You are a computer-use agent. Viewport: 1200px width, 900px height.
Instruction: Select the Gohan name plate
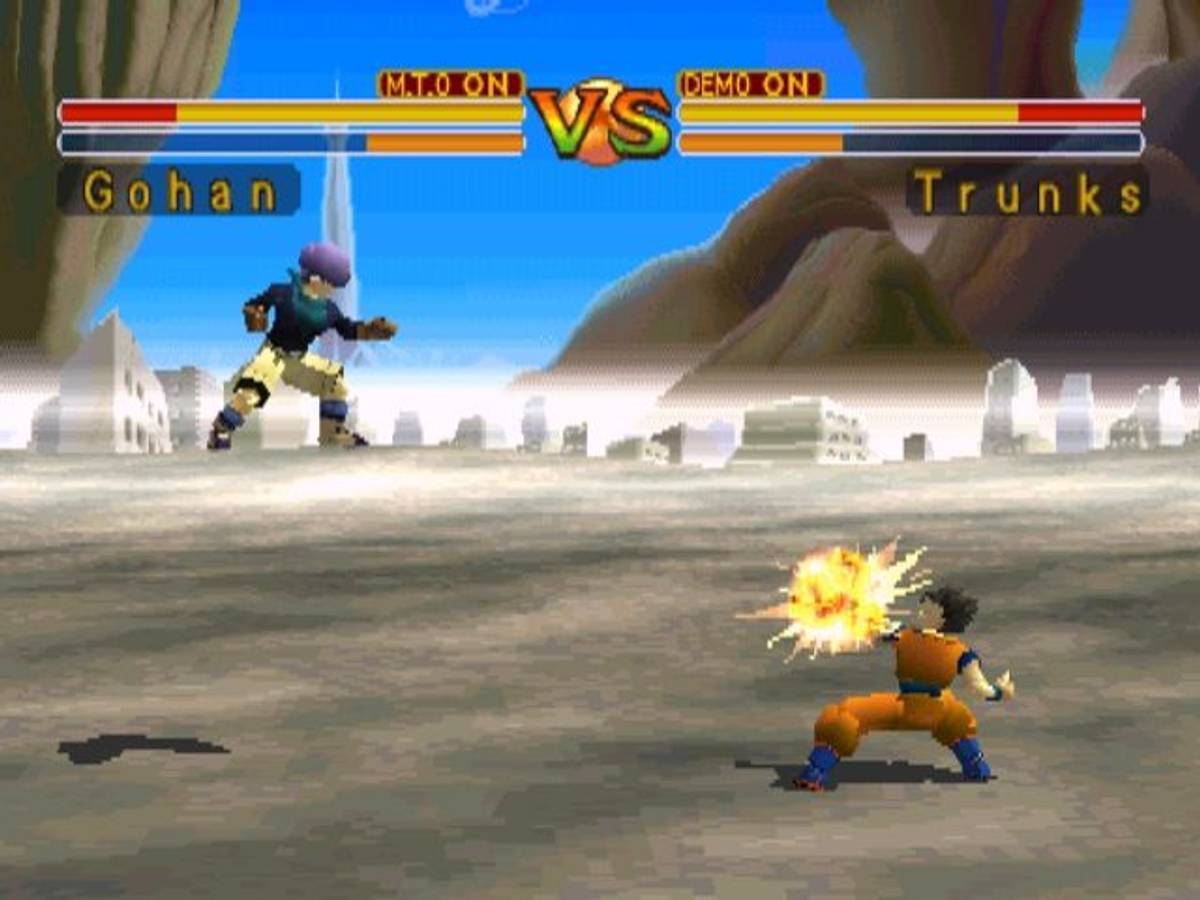click(180, 191)
